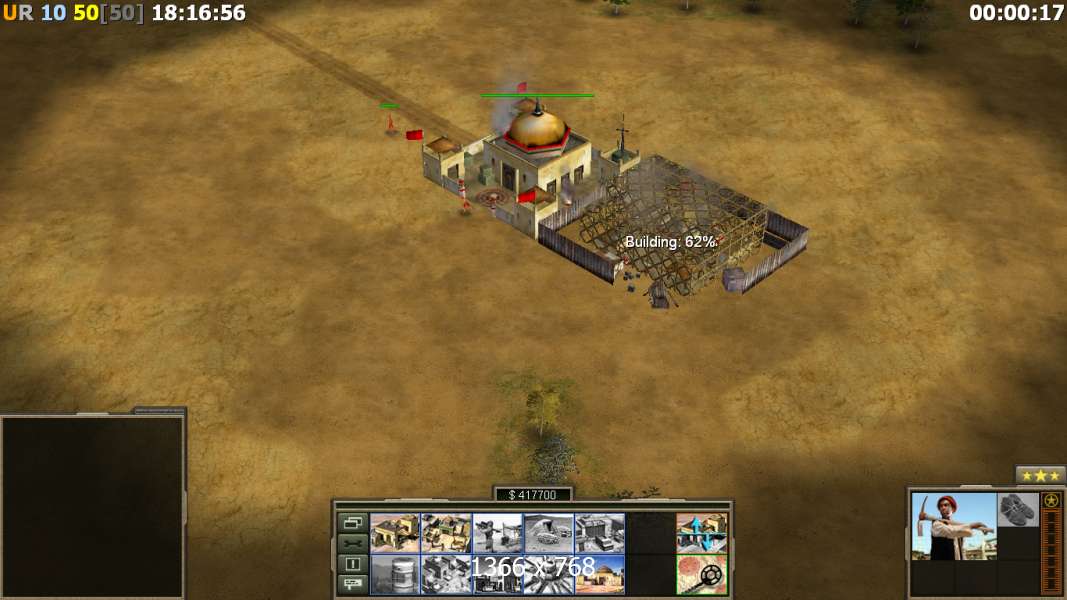Choose the Stinger Site build icon
Screen dimensions: 1067x600
(497, 533)
